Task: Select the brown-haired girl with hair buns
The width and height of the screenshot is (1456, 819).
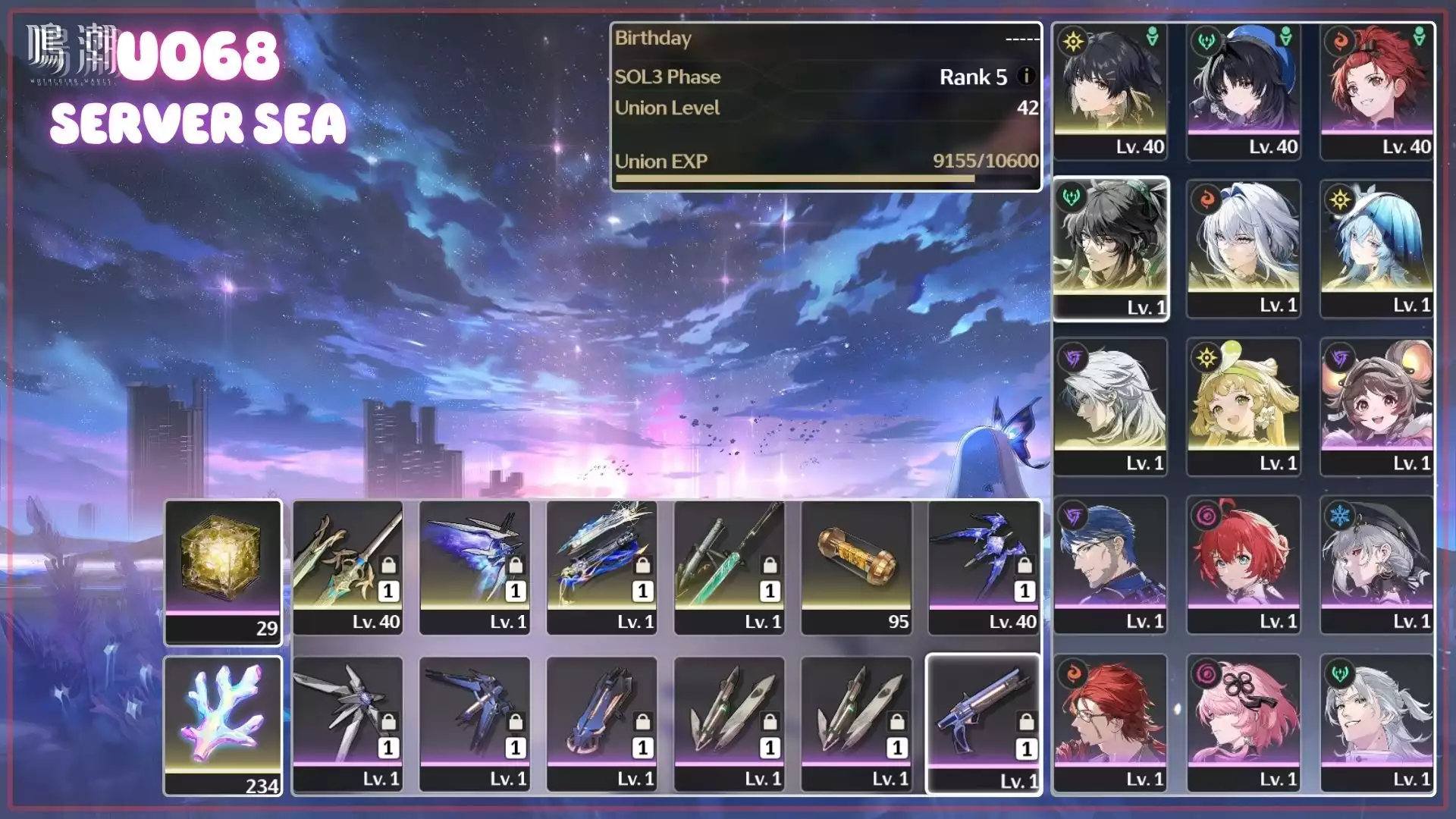Action: [x=1377, y=406]
